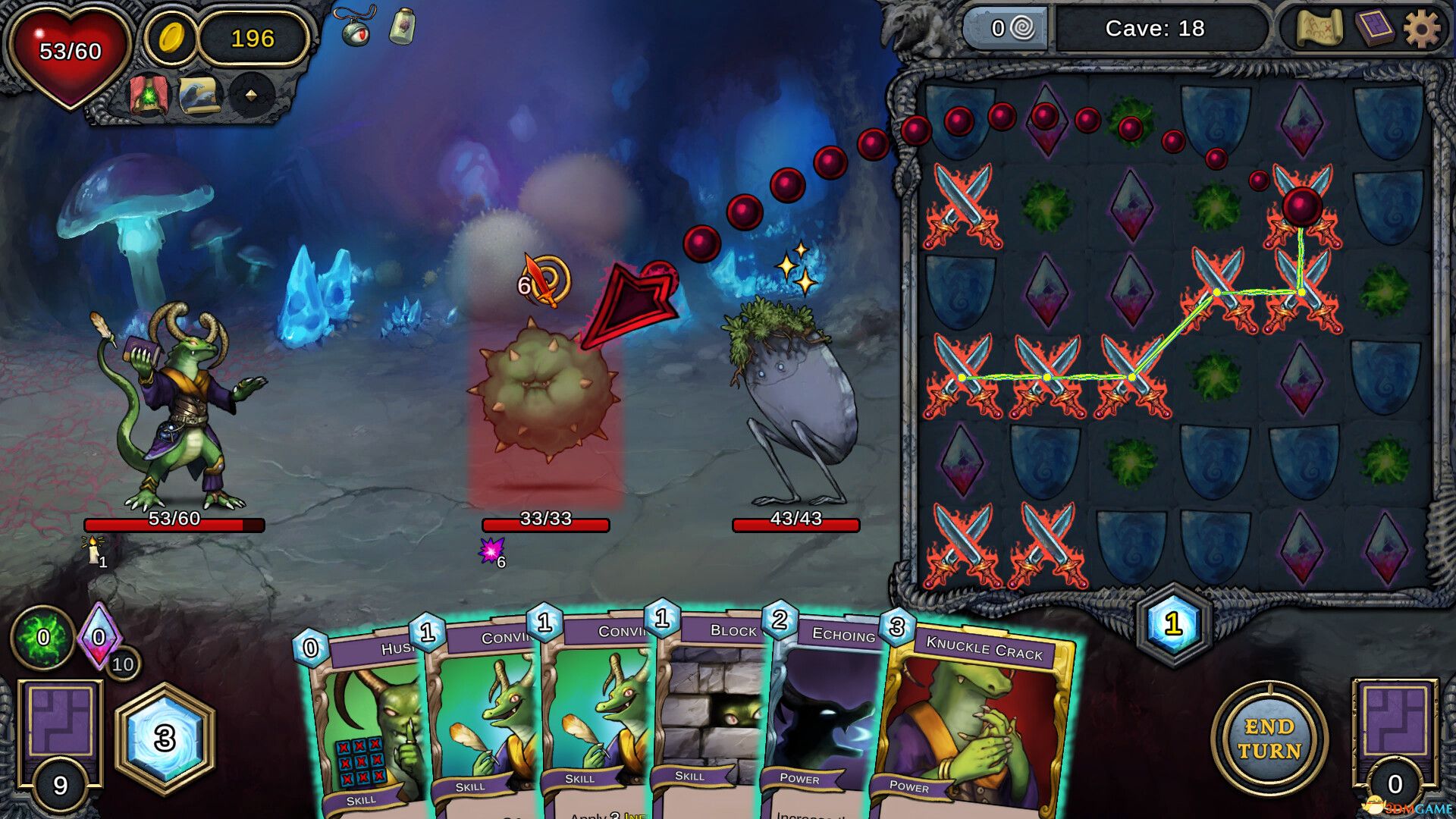1456x819 pixels.
Task: Inspect the red tent relic
Action: click(148, 96)
